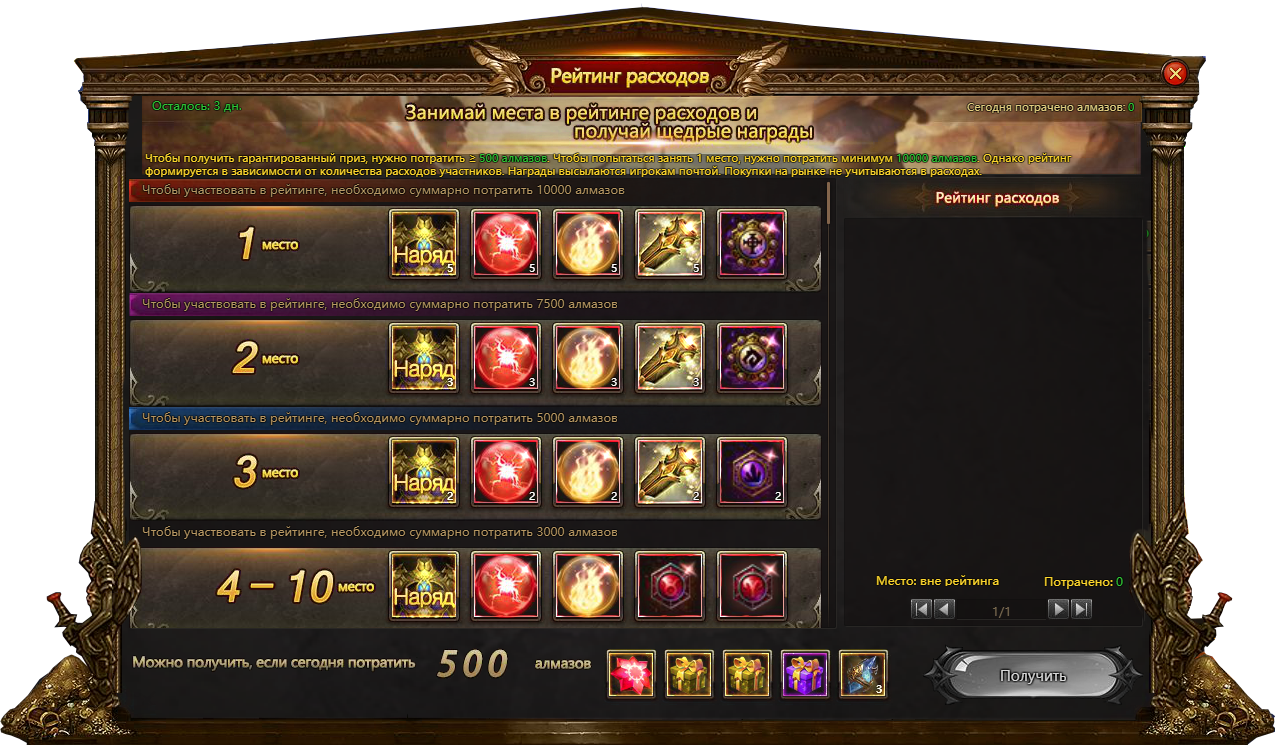Inspect the 3rd place purple gem reward
1275x745 pixels.
tap(752, 472)
